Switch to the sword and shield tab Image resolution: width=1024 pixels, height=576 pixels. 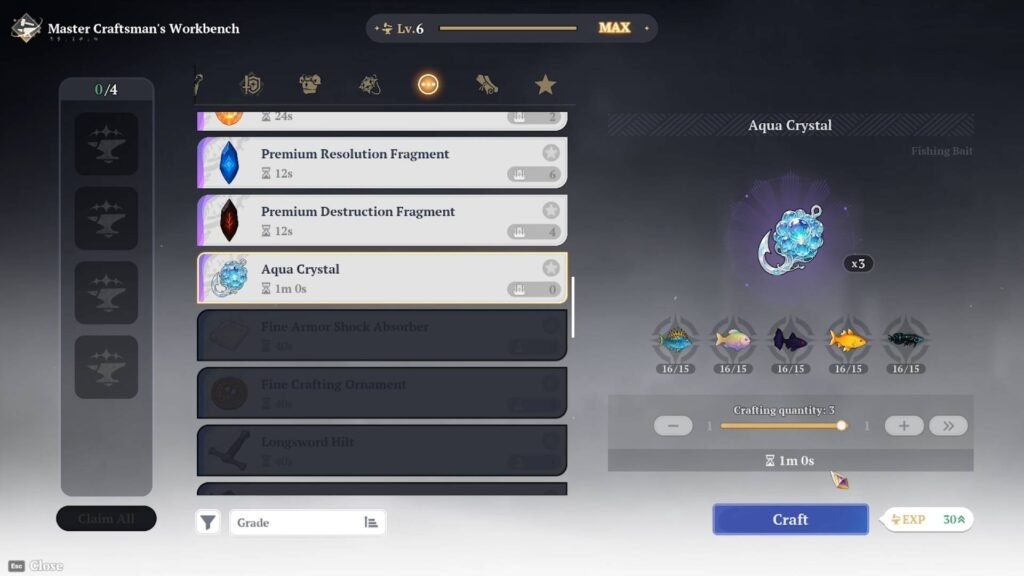(252, 85)
